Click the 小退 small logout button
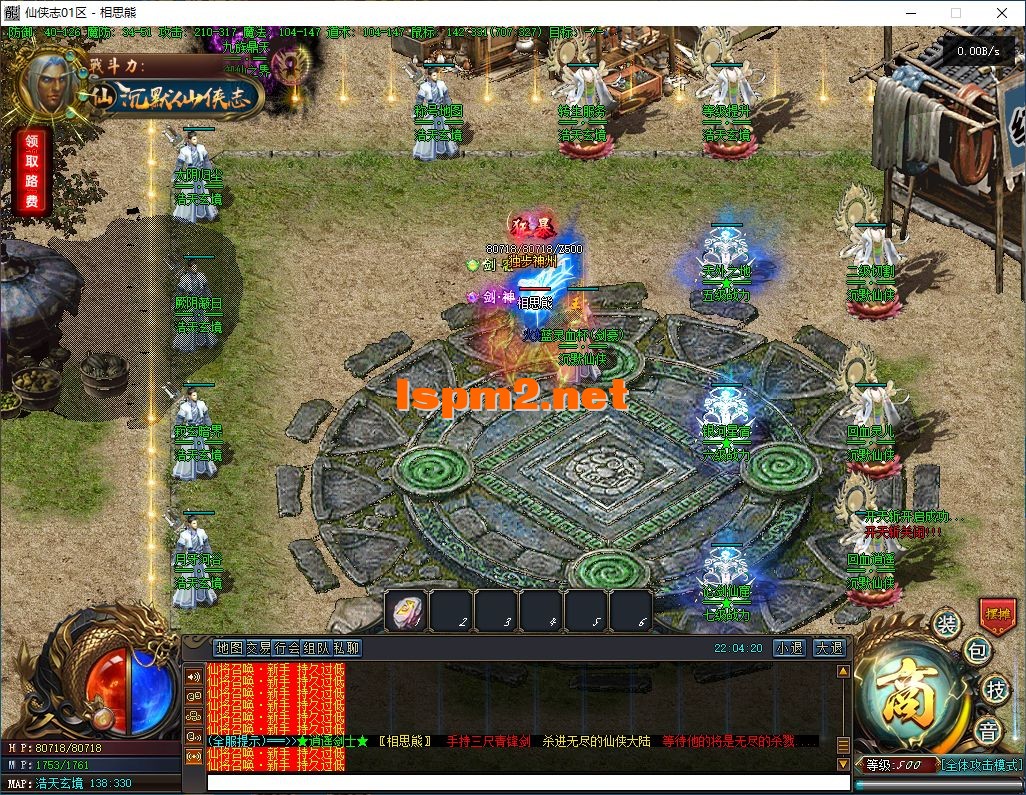The height and width of the screenshot is (795, 1026). click(789, 648)
